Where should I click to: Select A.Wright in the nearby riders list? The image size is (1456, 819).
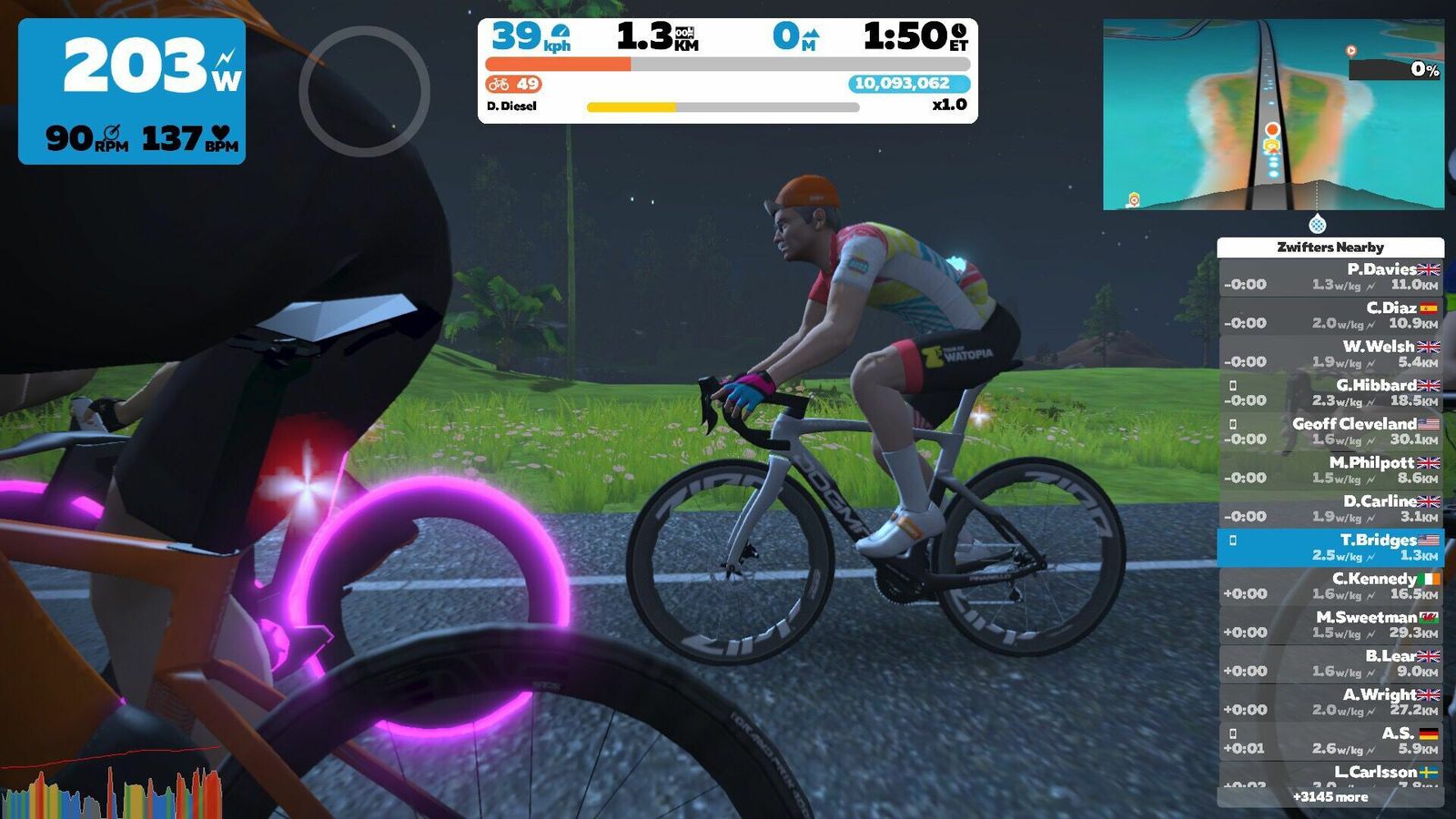[x=1330, y=702]
